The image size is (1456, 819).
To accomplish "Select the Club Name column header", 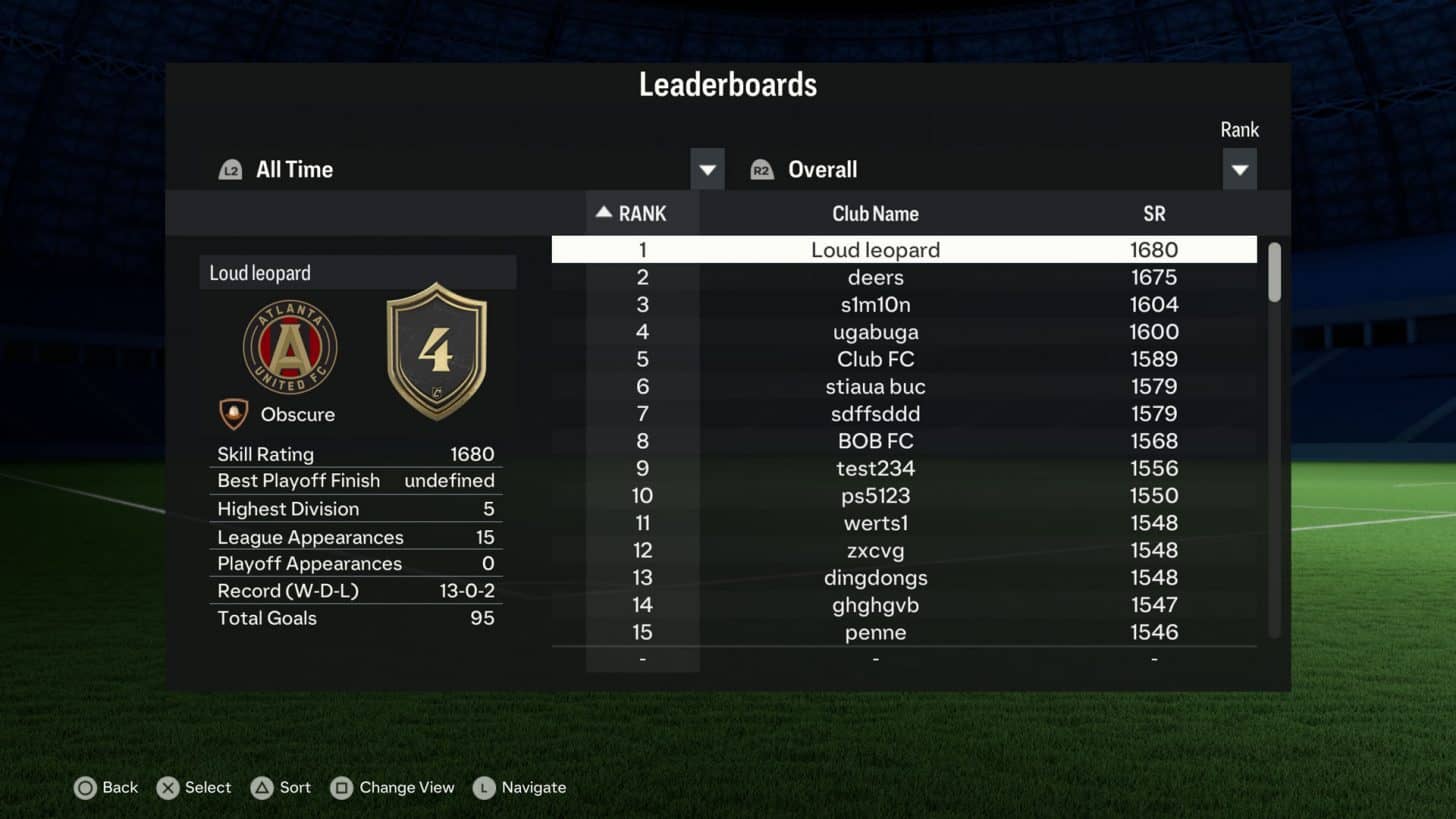I will (x=875, y=213).
